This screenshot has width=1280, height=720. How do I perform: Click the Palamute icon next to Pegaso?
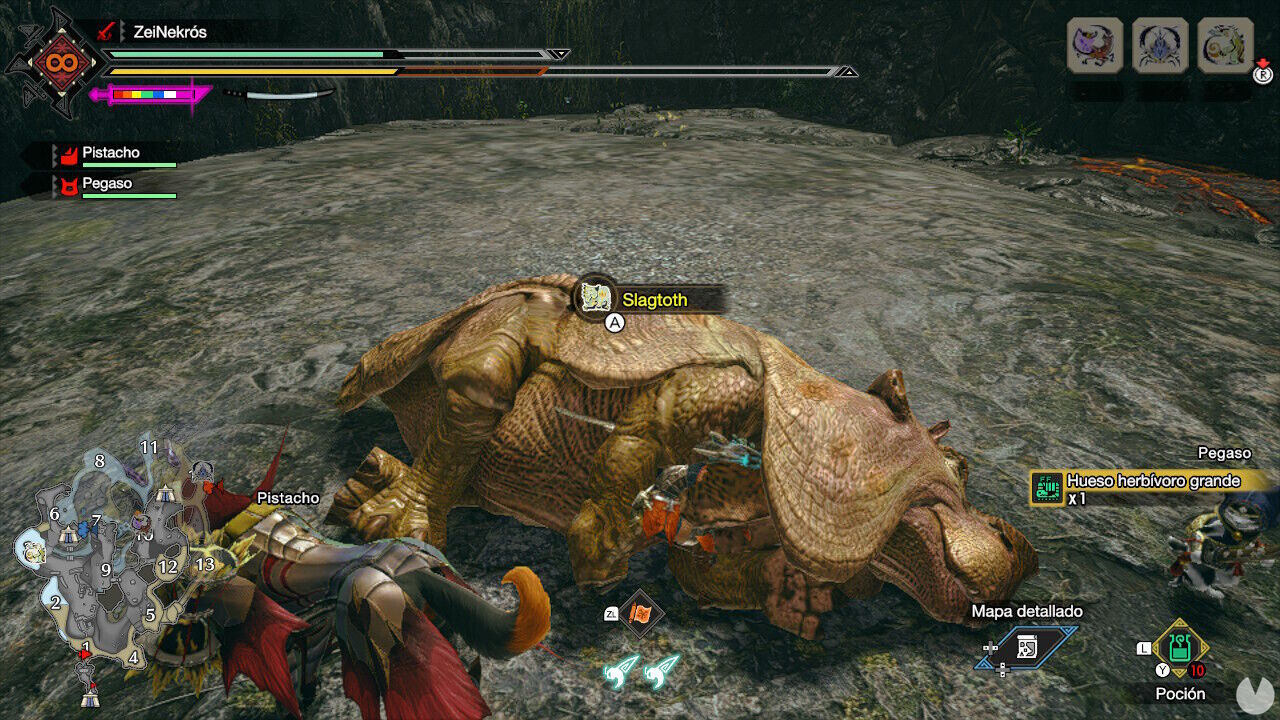70,184
